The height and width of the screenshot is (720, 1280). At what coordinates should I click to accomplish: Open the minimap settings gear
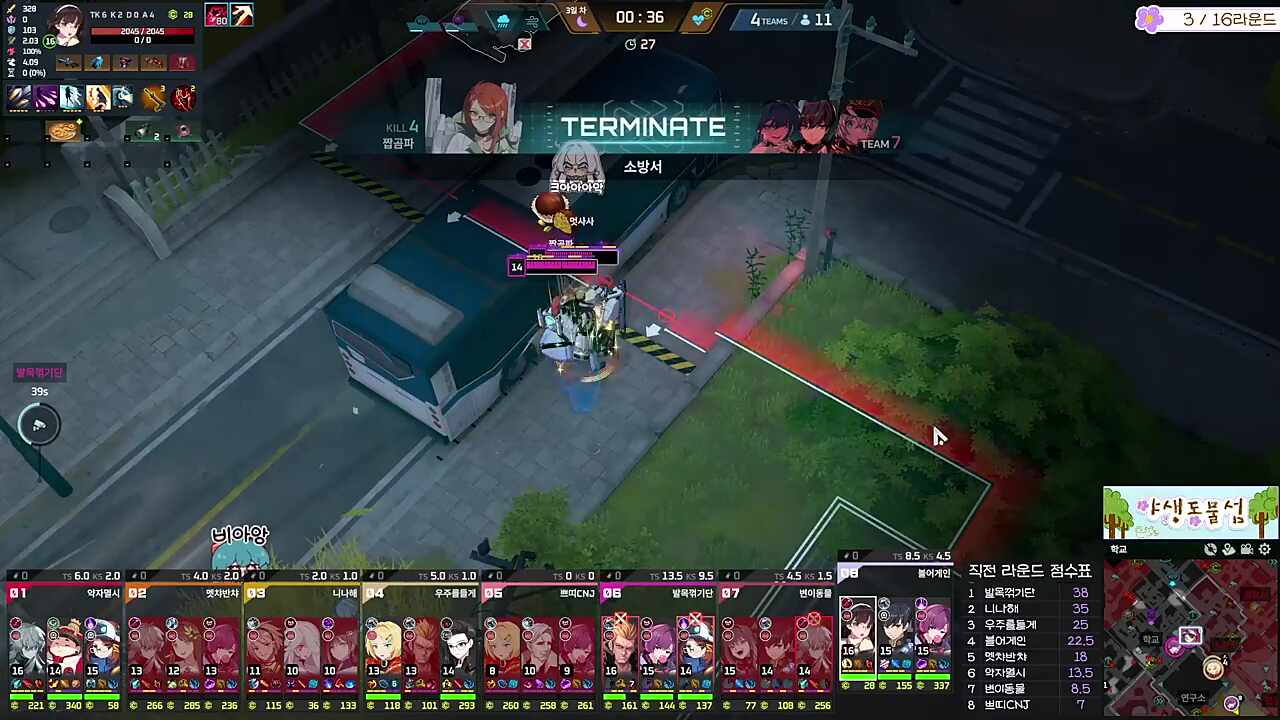point(1263,550)
